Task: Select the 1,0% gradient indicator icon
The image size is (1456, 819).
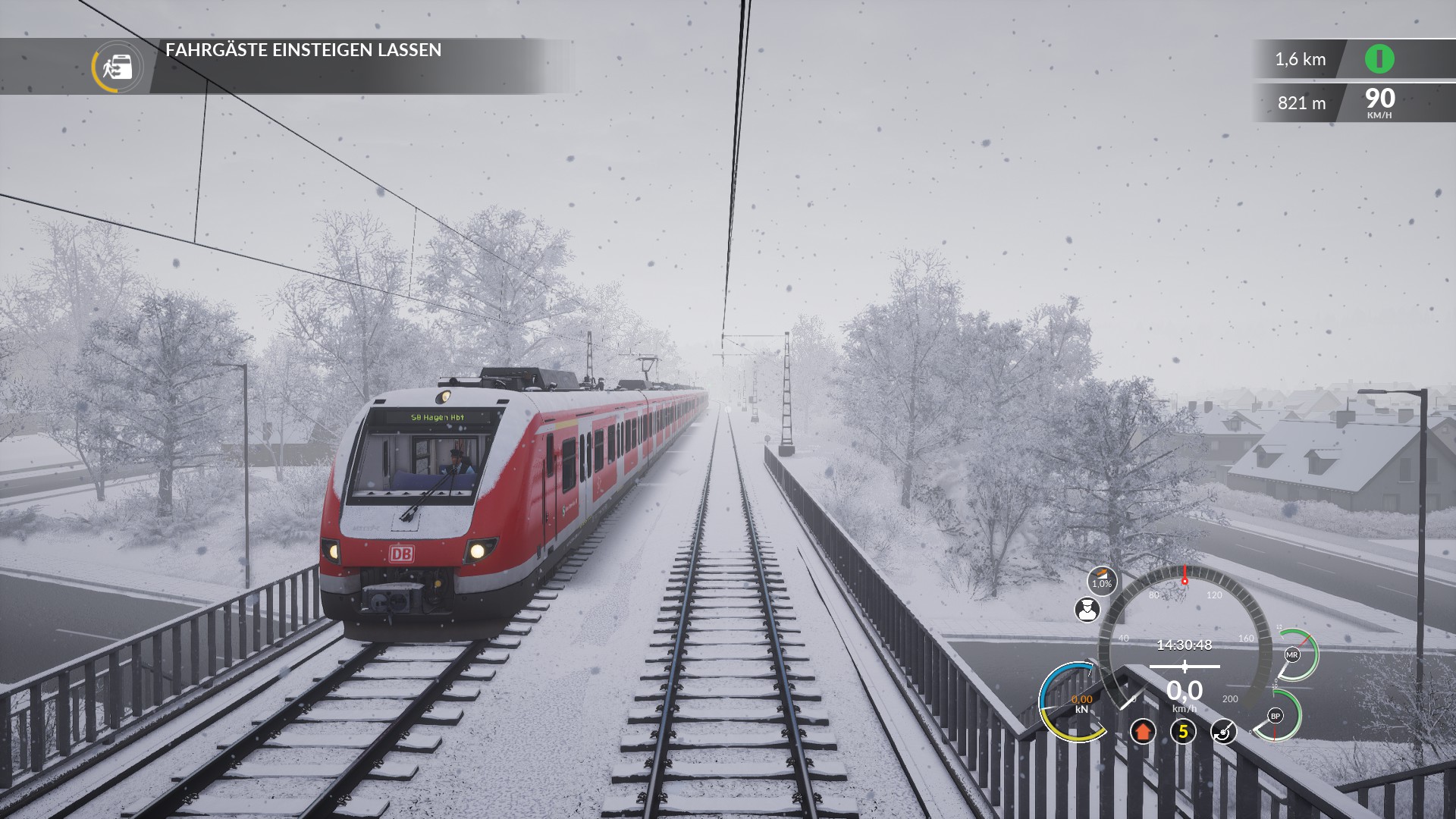Action: pyautogui.click(x=1101, y=581)
